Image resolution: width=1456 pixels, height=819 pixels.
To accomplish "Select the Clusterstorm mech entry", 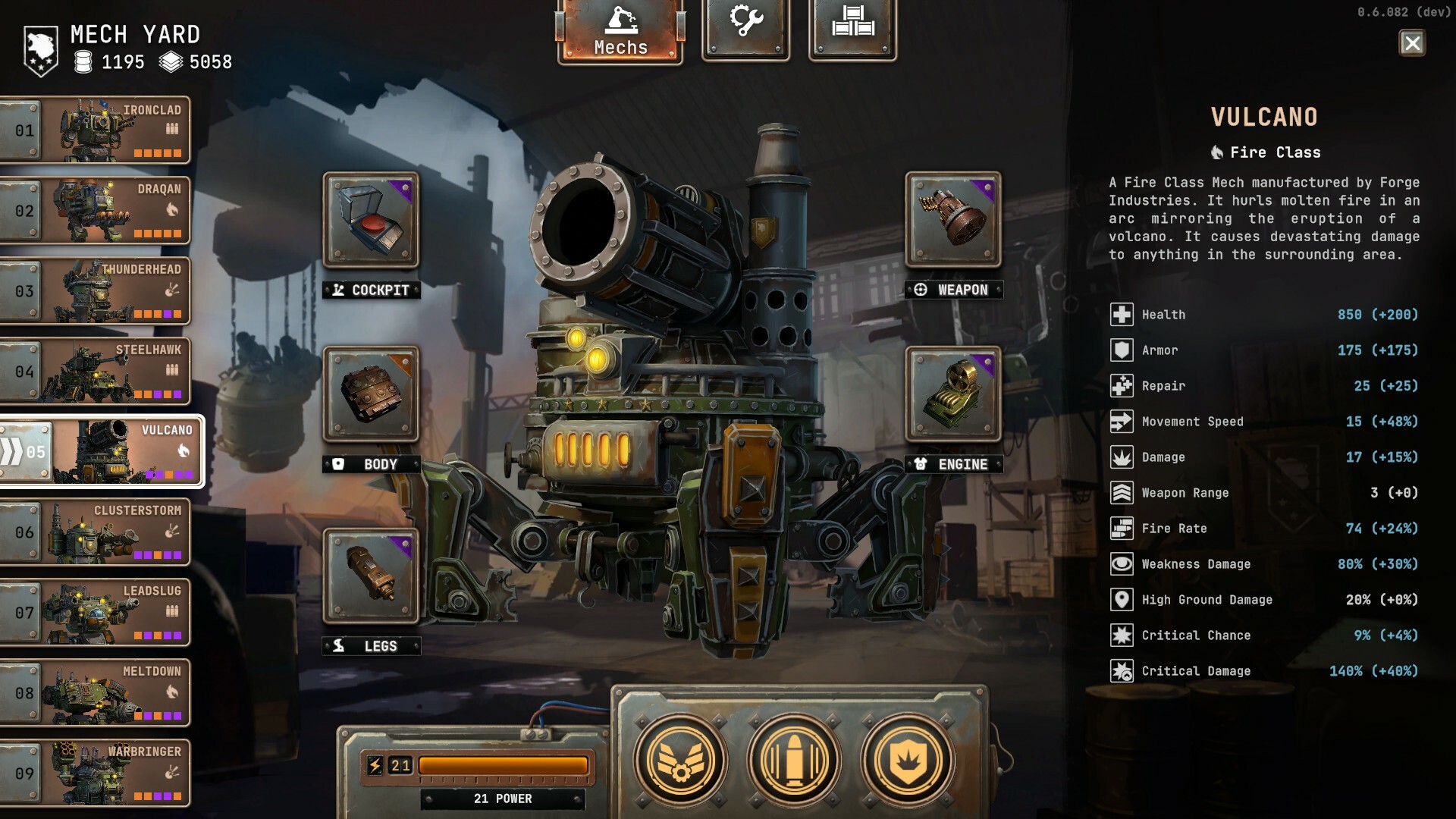I will pos(95,532).
